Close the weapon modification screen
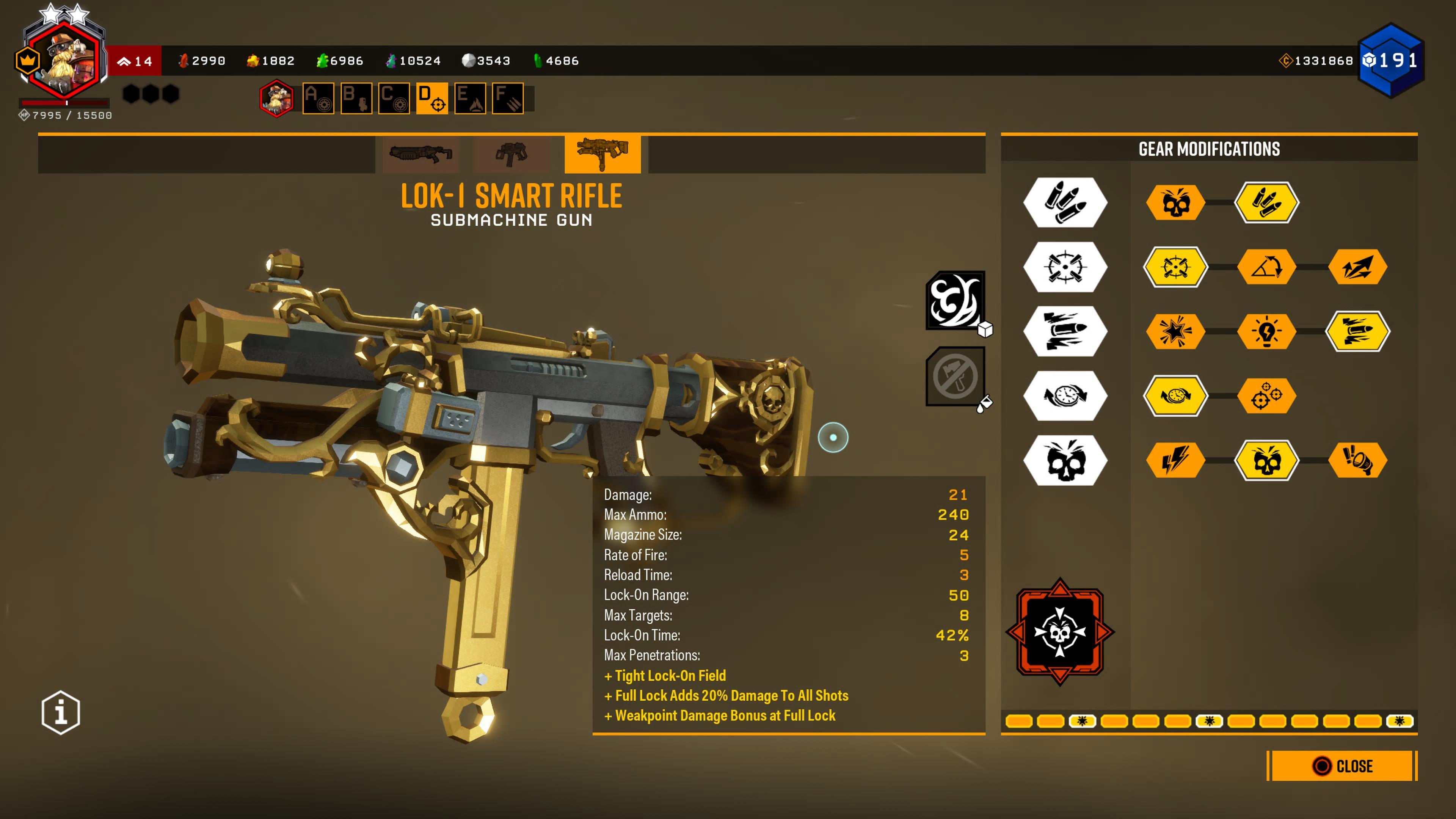1456x819 pixels. (x=1342, y=766)
